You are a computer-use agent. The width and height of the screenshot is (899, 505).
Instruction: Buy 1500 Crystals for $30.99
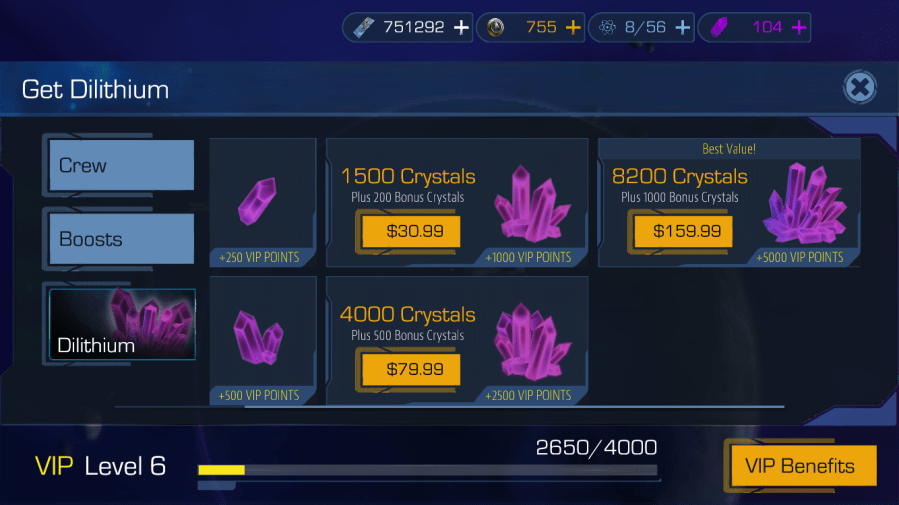(410, 231)
